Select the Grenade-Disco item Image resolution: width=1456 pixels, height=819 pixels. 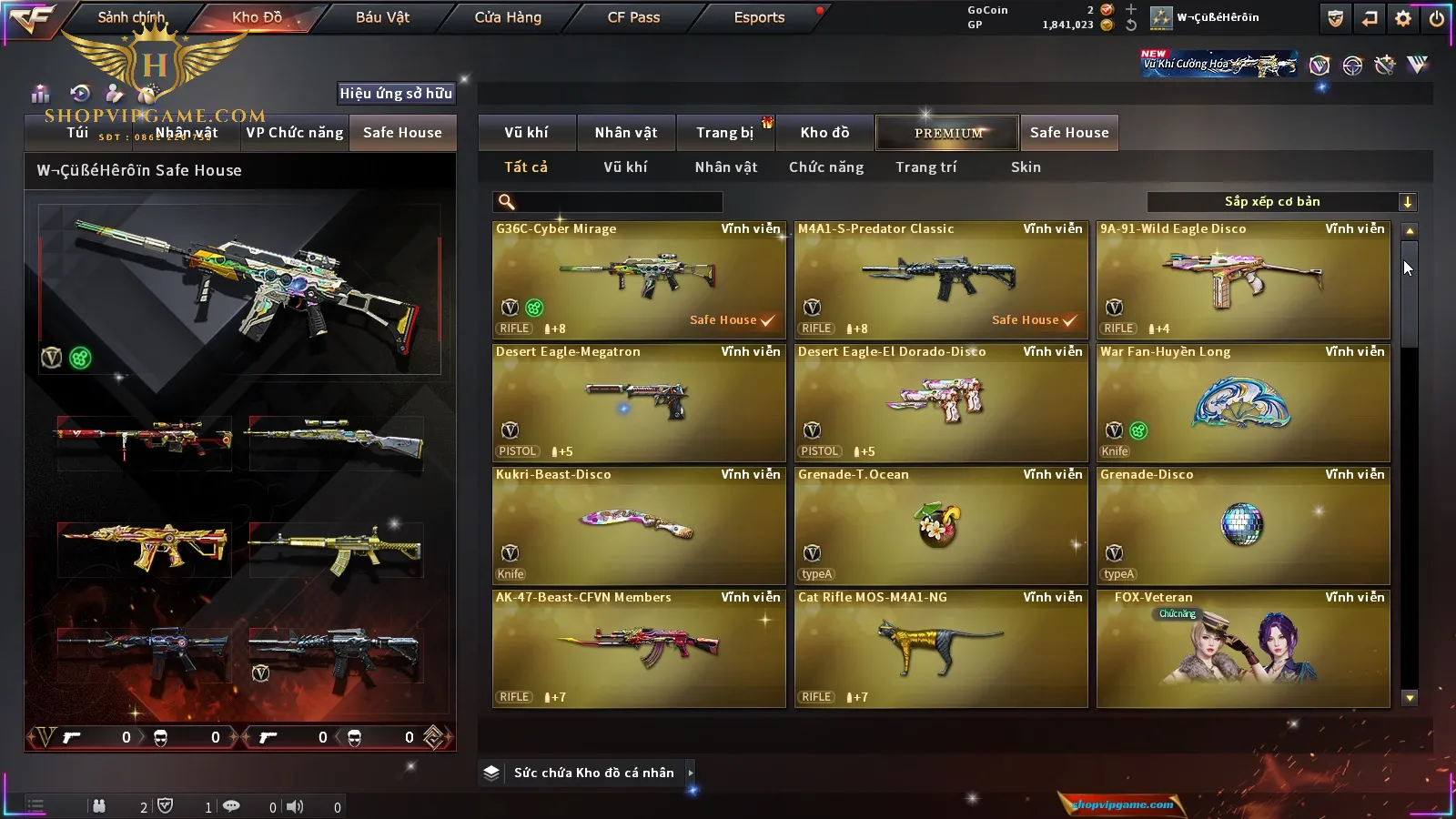[1243, 525]
